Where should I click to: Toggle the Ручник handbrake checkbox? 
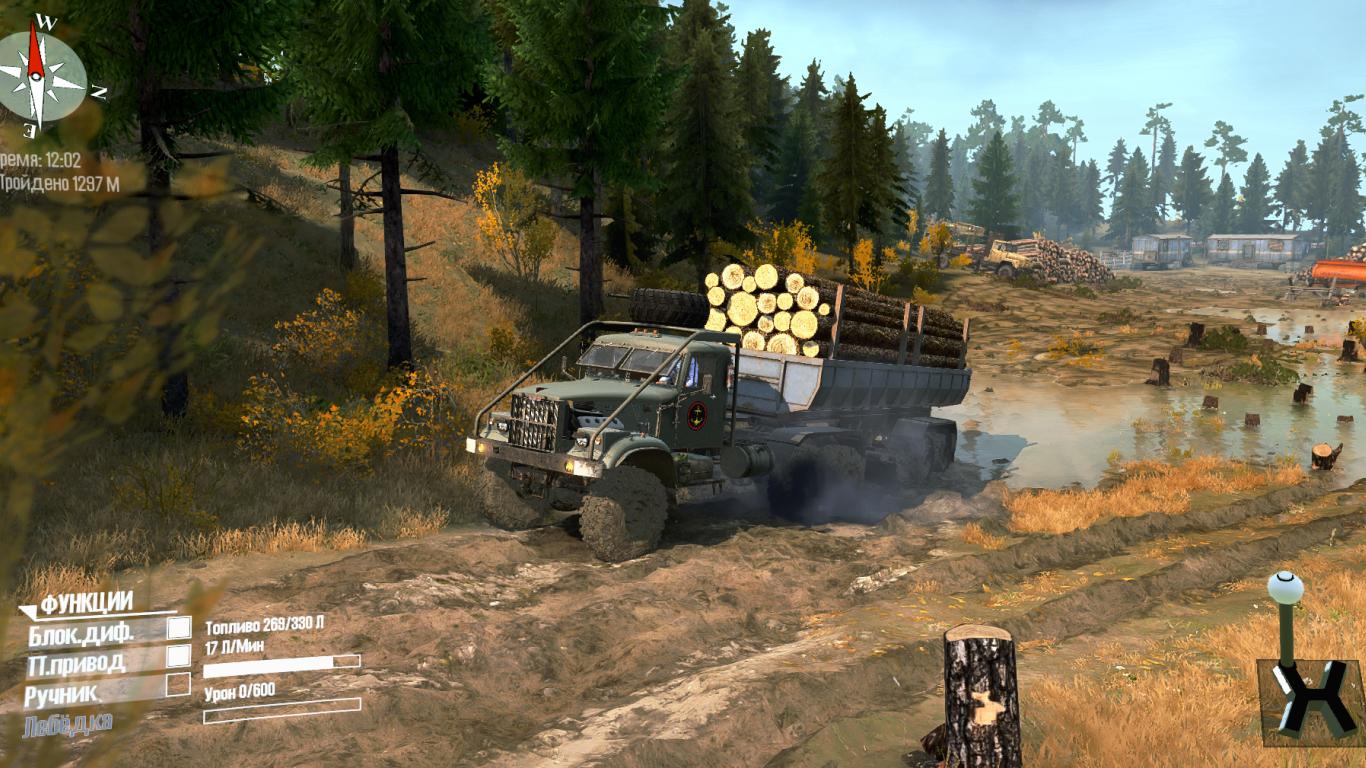pyautogui.click(x=178, y=685)
